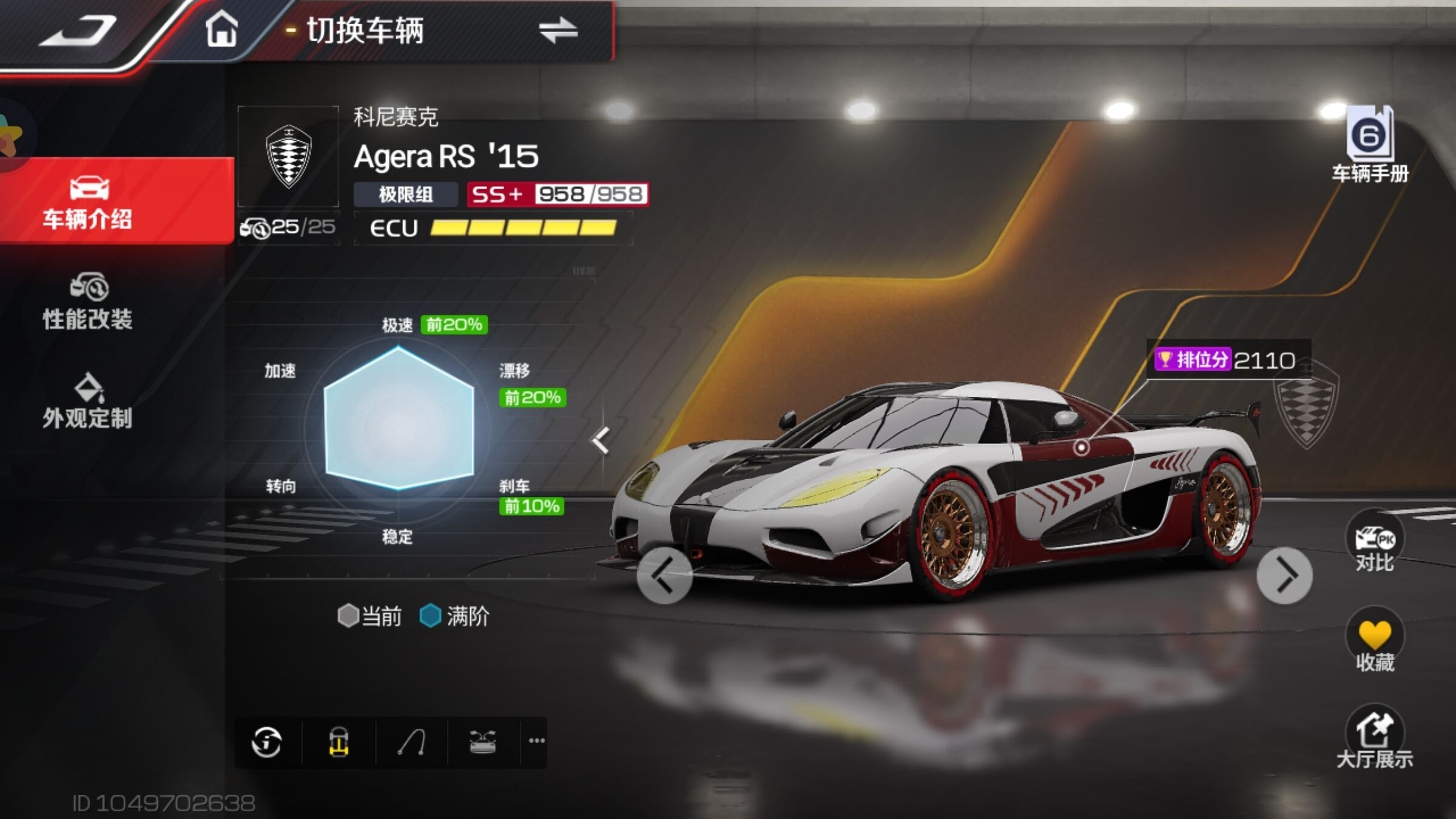Click the rotating info icon in the toolbar
This screenshot has width=1456, height=819.
point(267,742)
